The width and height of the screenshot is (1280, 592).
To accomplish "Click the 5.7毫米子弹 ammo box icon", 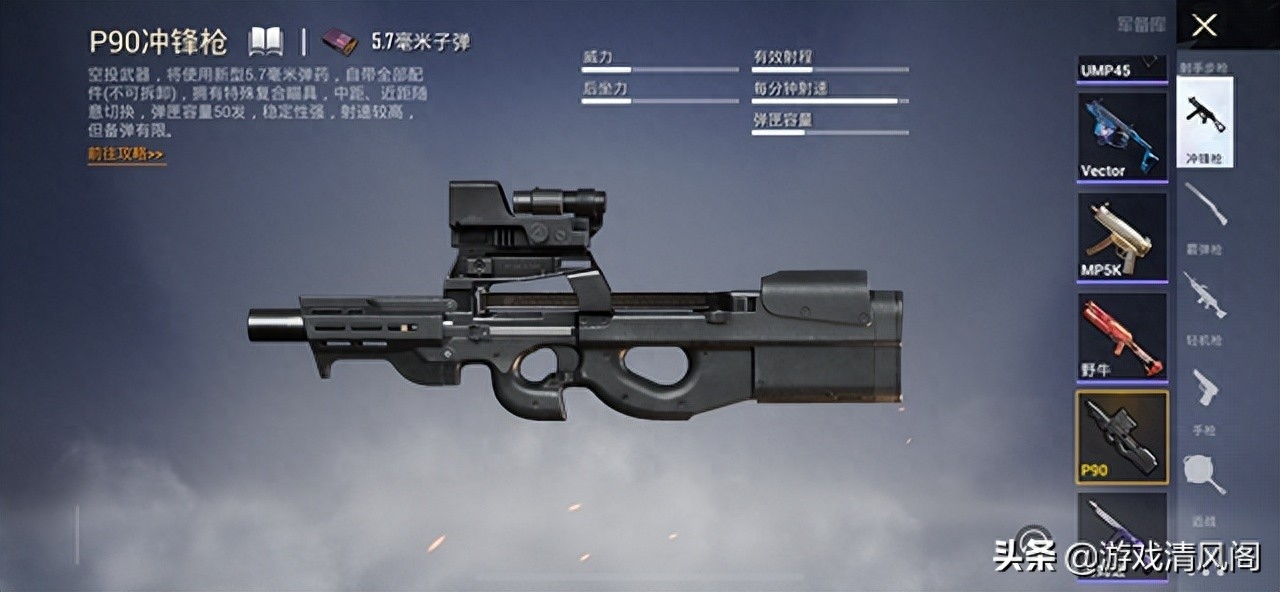I will 339,42.
